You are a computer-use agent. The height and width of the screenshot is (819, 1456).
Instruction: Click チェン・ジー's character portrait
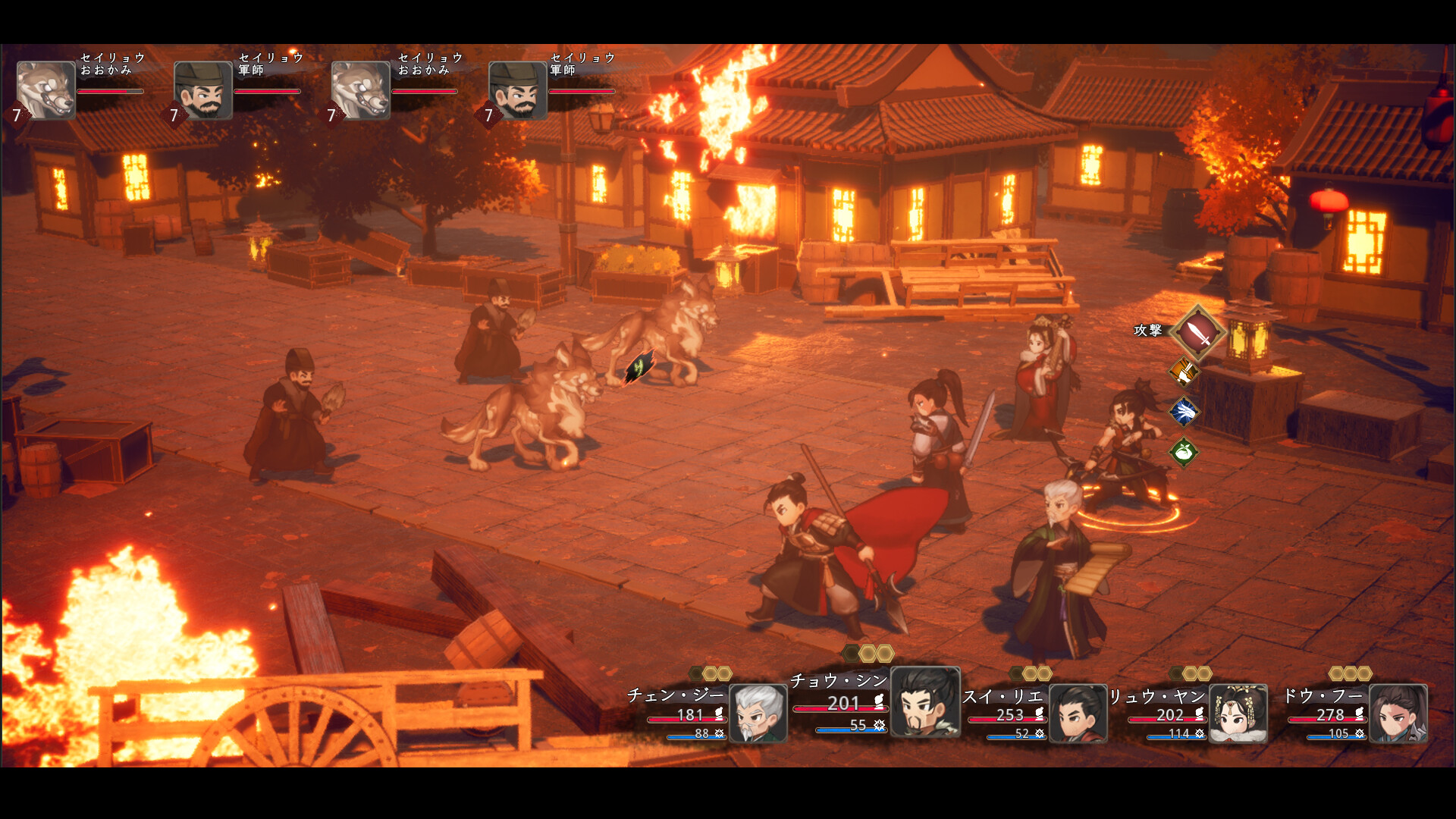pyautogui.click(x=757, y=713)
